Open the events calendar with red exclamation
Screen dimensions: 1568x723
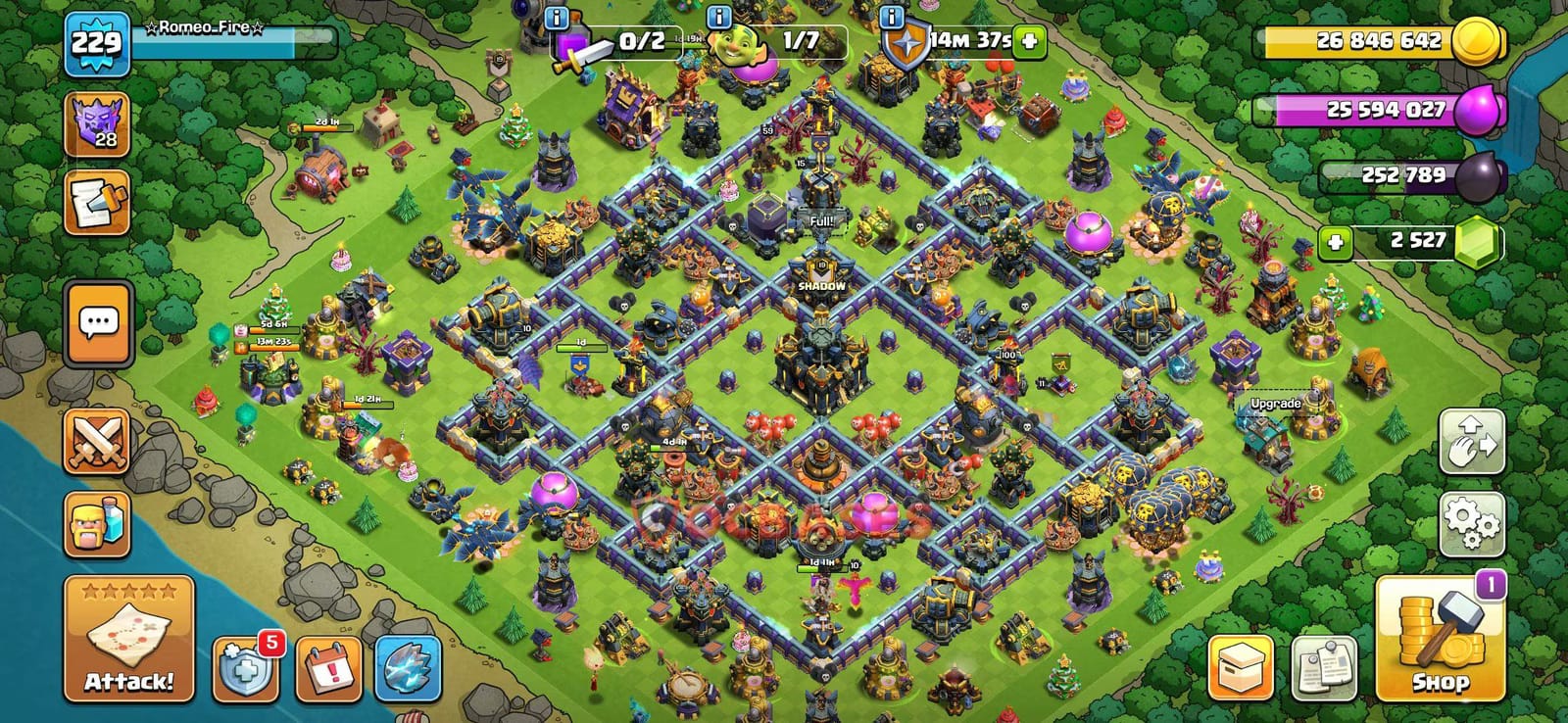pos(329,666)
